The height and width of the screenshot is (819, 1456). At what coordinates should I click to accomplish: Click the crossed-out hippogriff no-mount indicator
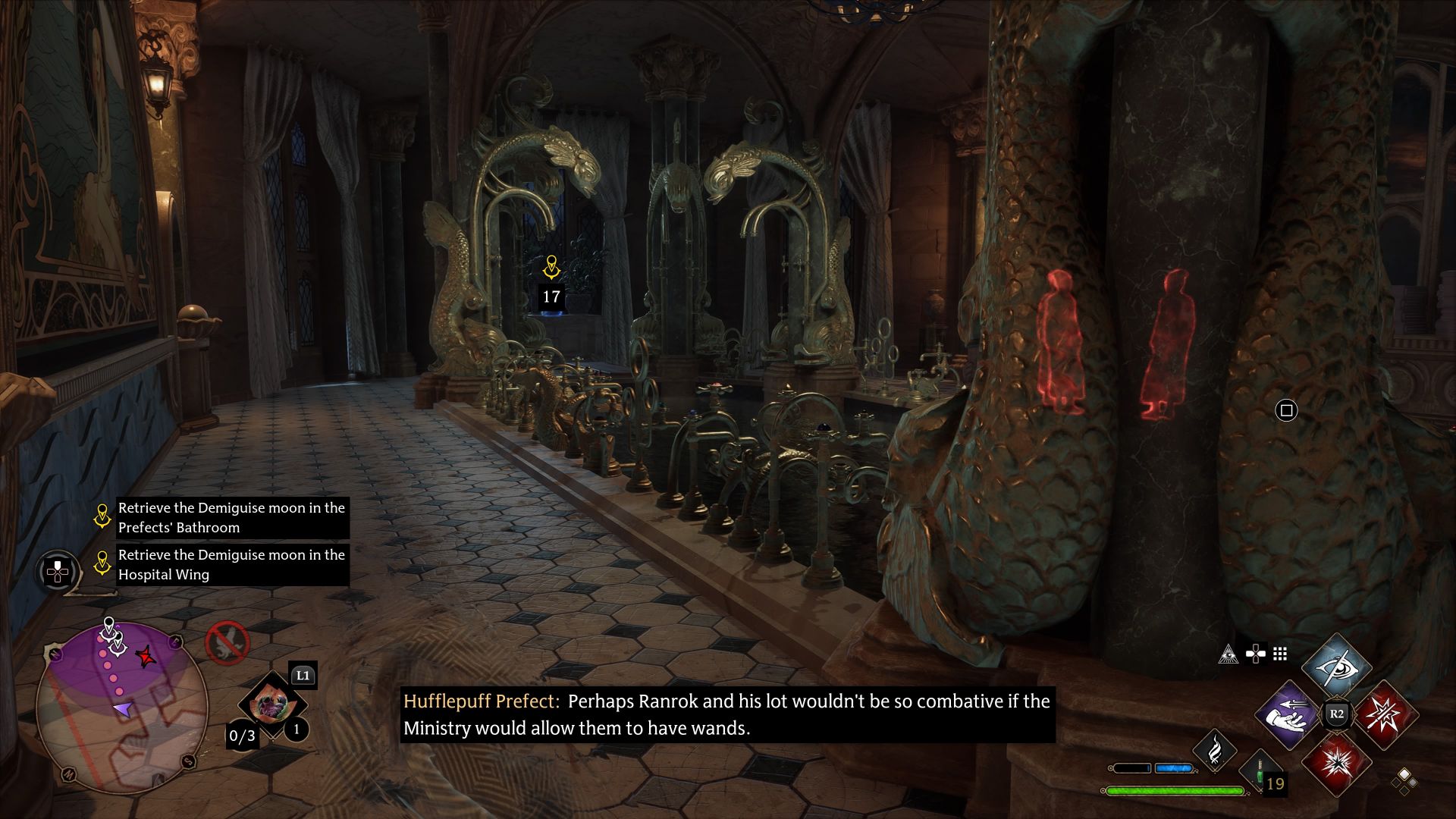point(227,642)
